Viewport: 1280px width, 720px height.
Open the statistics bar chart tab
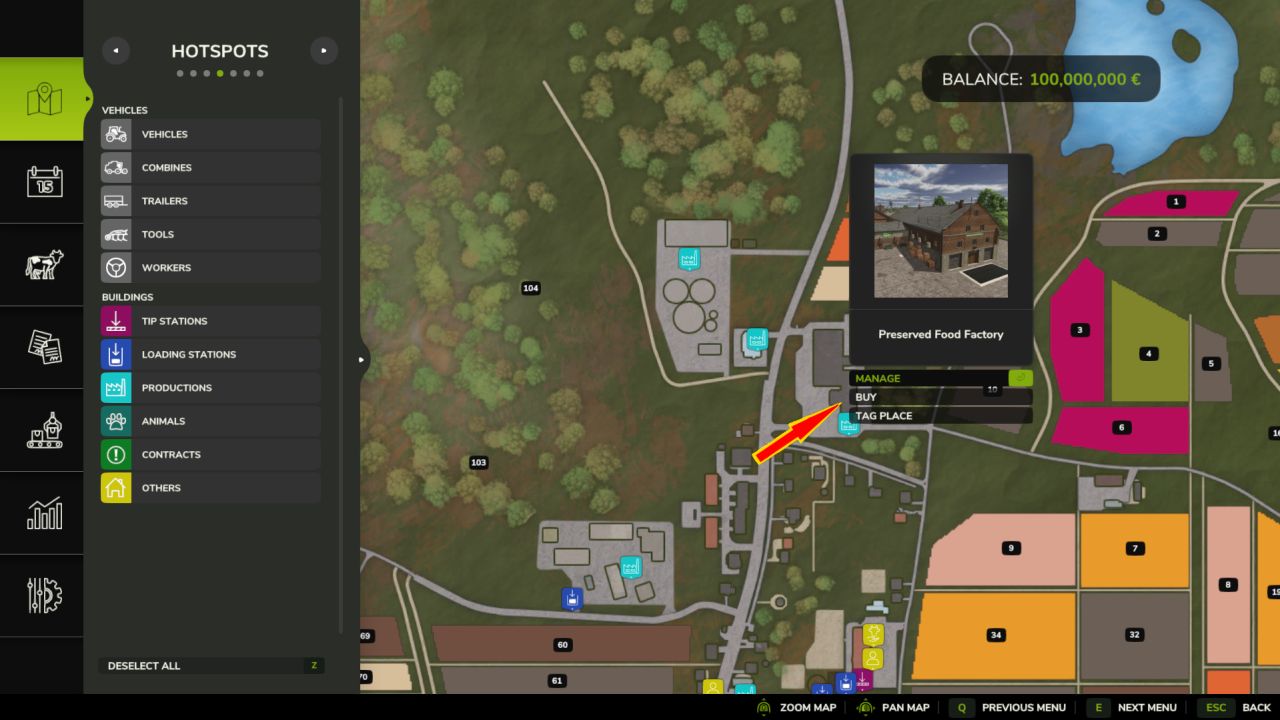point(44,513)
